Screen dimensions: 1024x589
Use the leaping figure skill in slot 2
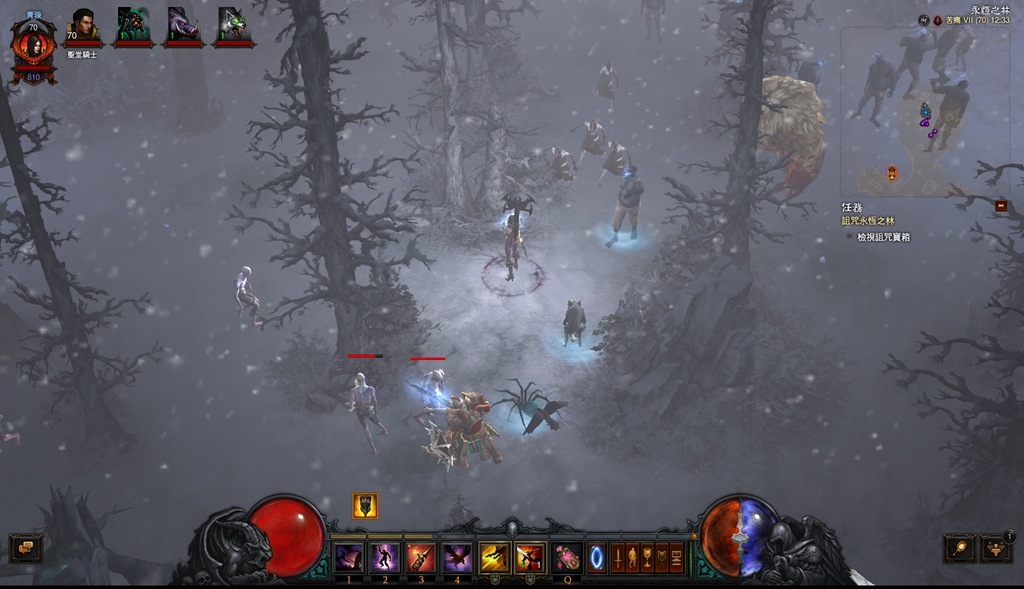(x=385, y=557)
